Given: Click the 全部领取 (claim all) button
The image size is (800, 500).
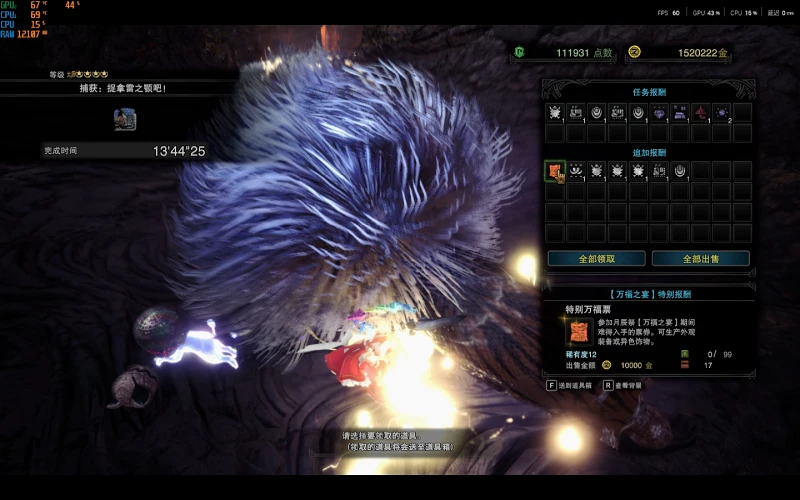Looking at the screenshot, I should tap(596, 258).
